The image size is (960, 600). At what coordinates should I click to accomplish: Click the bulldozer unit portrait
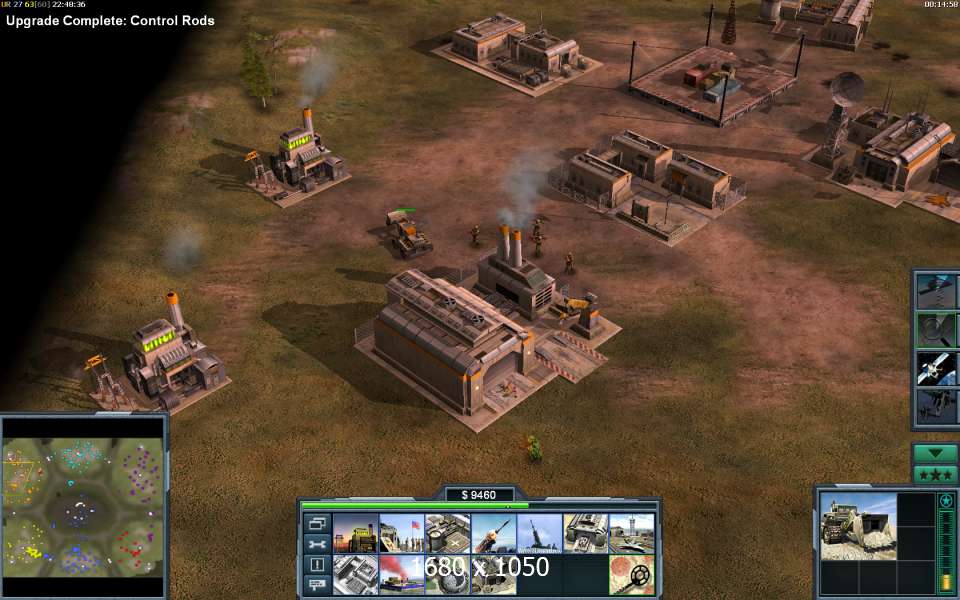tap(858, 526)
